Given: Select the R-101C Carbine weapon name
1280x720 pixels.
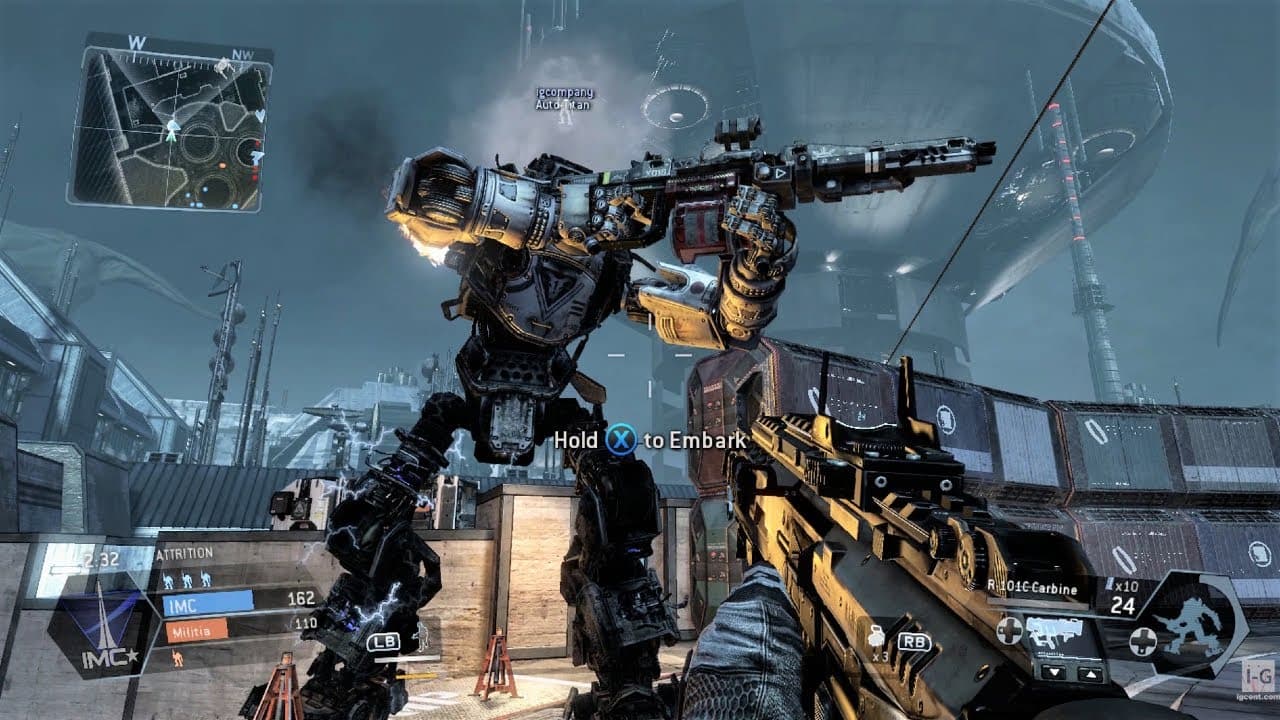Looking at the screenshot, I should coord(1031,589).
